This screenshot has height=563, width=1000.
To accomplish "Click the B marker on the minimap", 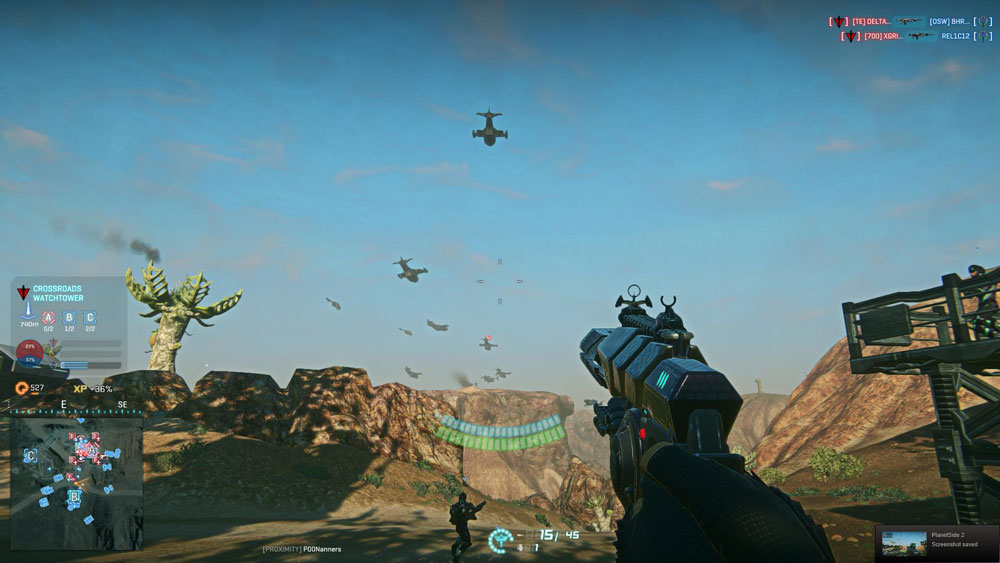I will [74, 496].
